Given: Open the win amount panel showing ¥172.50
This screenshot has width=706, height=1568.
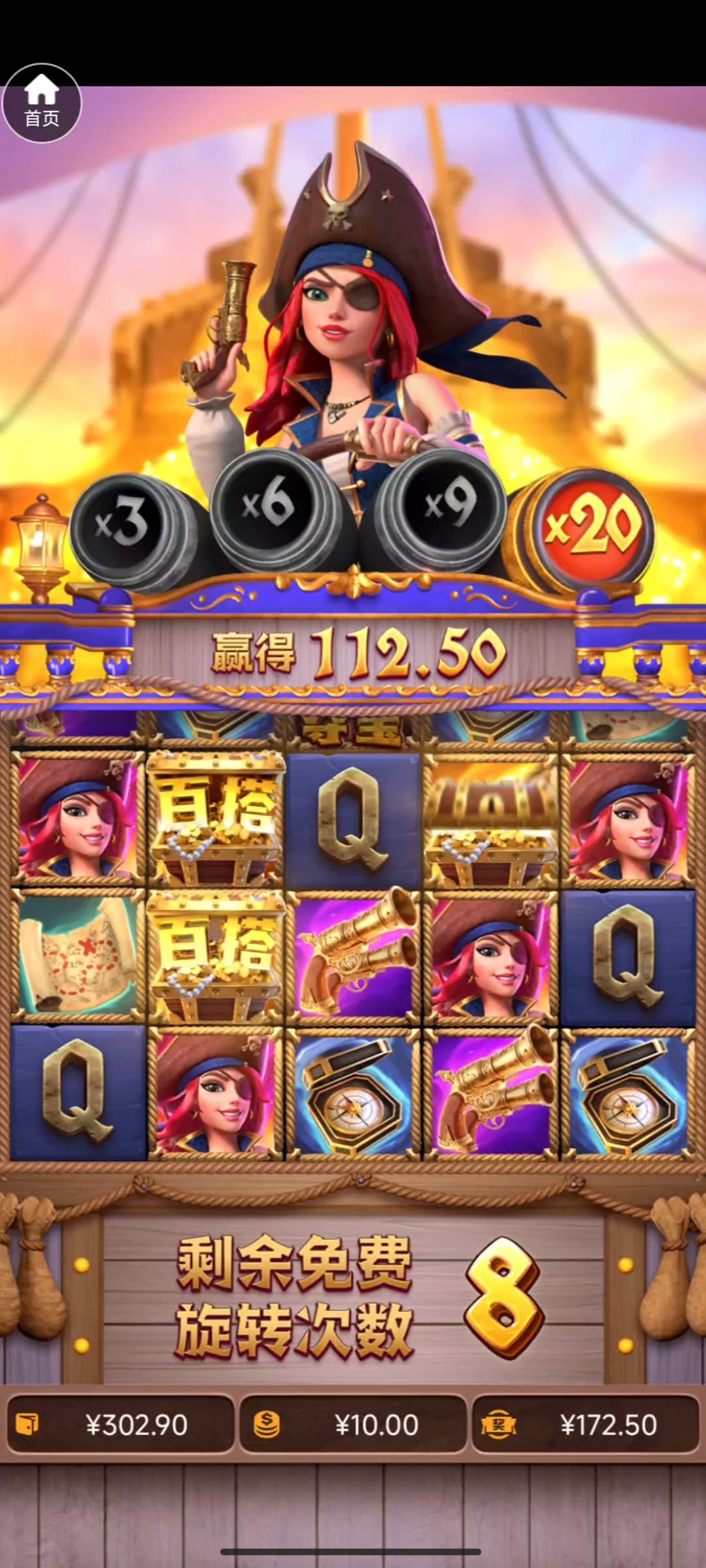Looking at the screenshot, I should [585, 1425].
